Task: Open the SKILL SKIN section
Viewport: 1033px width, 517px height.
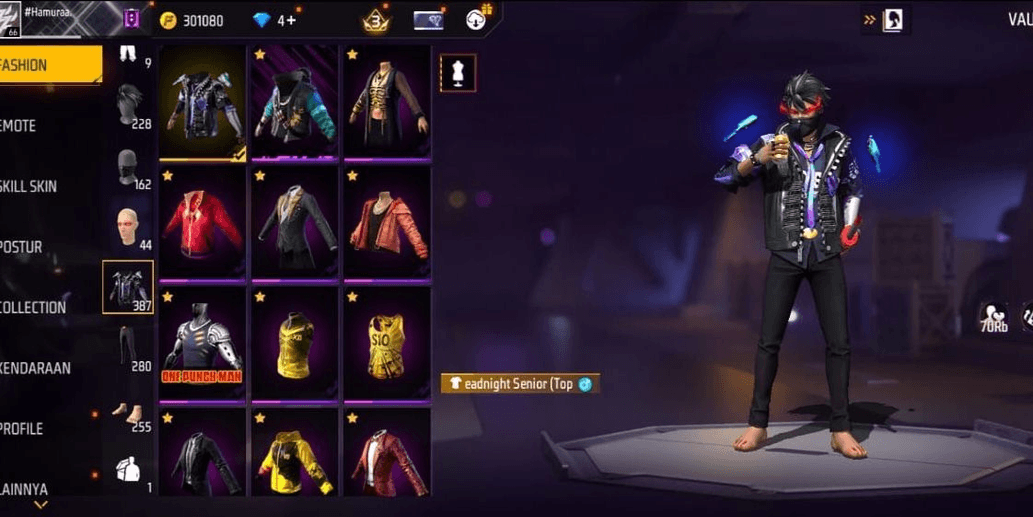Action: (x=40, y=186)
